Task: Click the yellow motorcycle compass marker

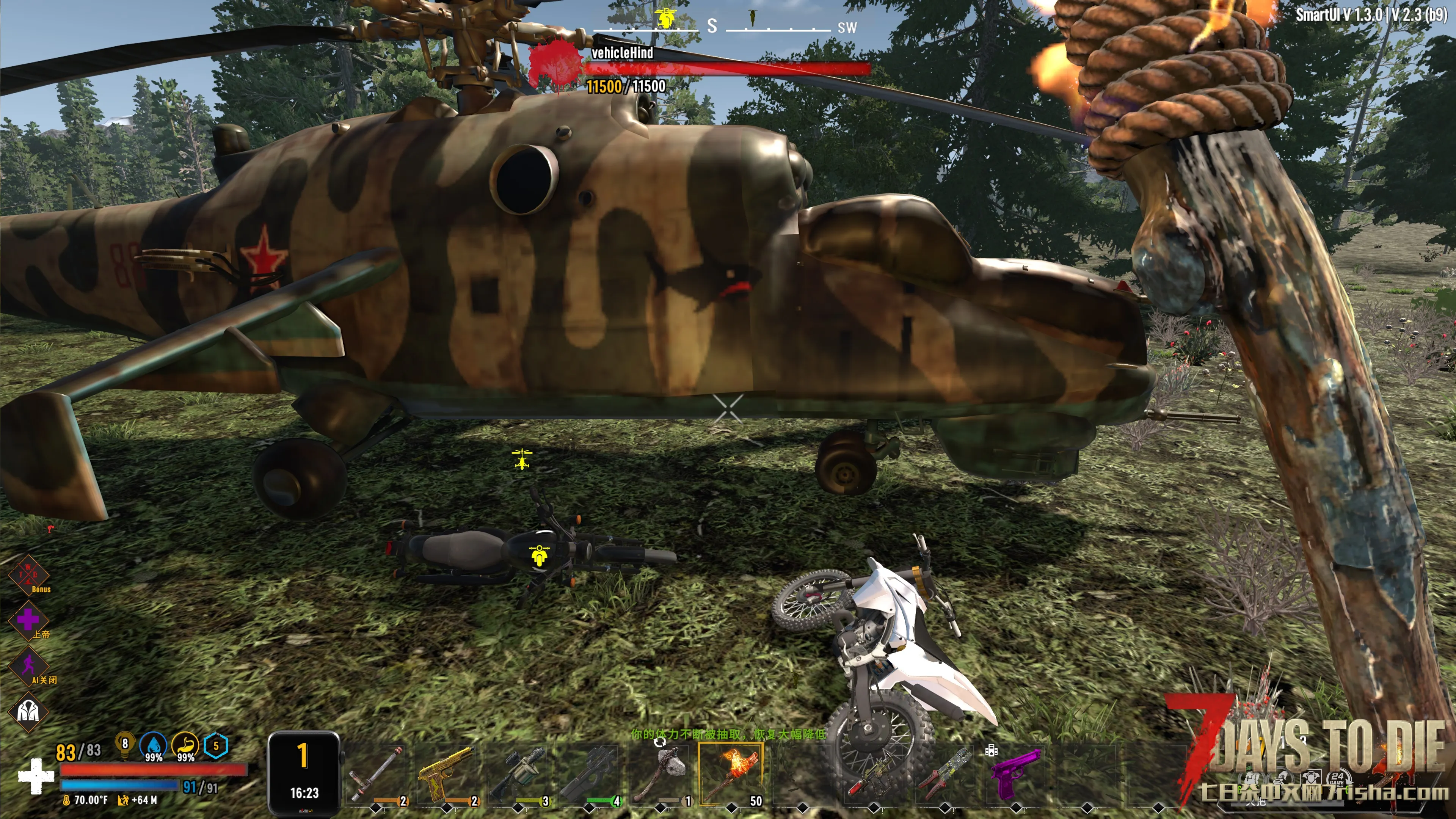Action: tap(667, 18)
